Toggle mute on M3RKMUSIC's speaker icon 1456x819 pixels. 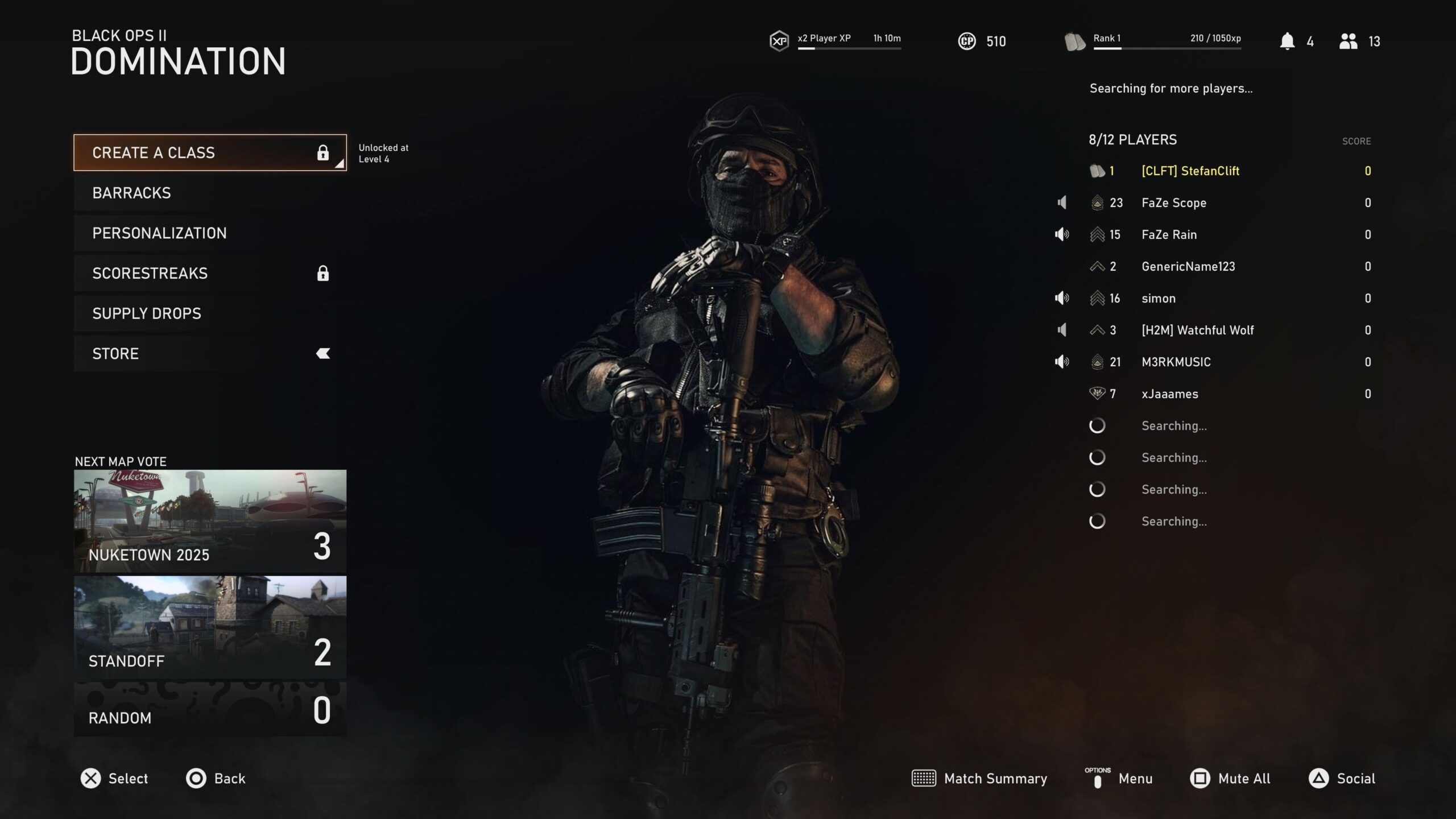1062,361
